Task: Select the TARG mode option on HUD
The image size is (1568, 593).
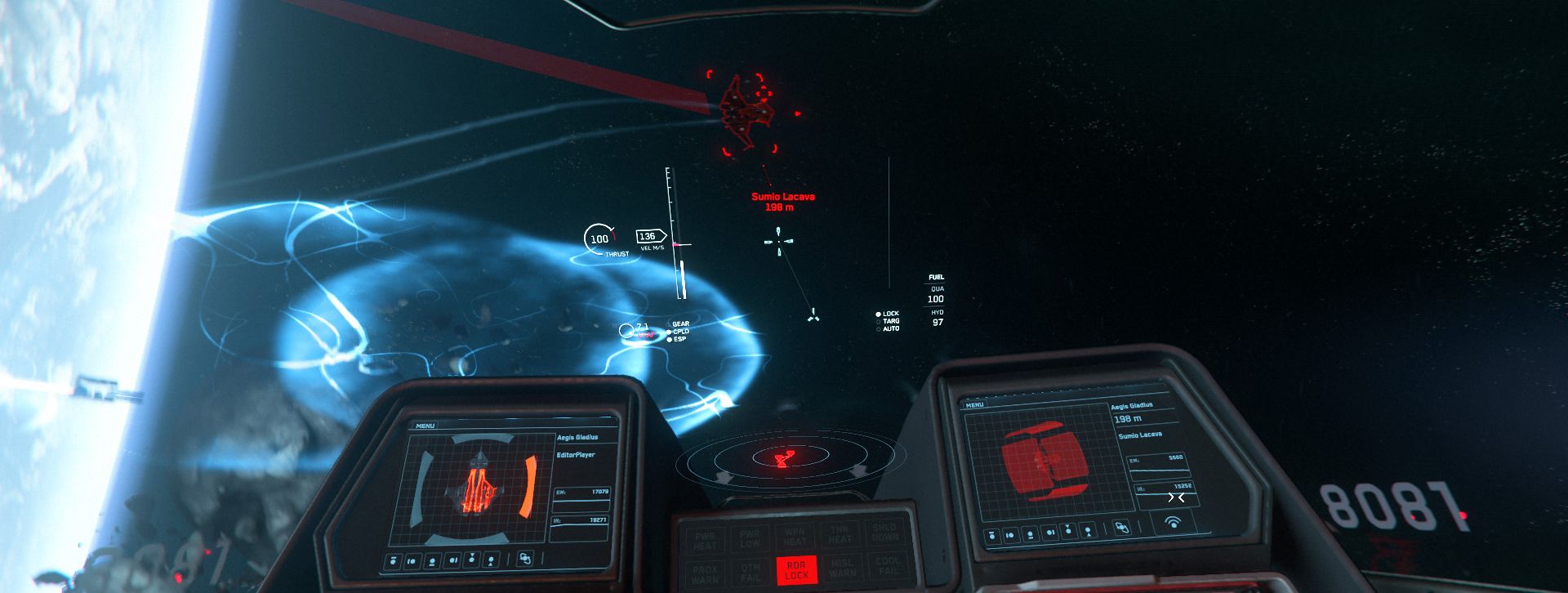Action: 889,322
